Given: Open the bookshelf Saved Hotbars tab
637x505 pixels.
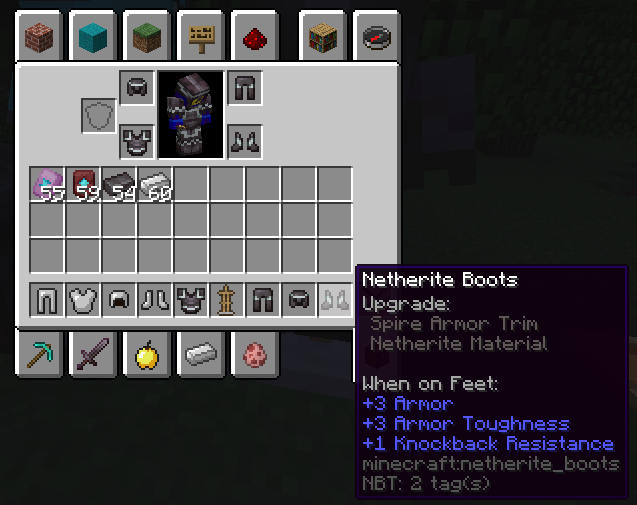Looking at the screenshot, I should [323, 38].
